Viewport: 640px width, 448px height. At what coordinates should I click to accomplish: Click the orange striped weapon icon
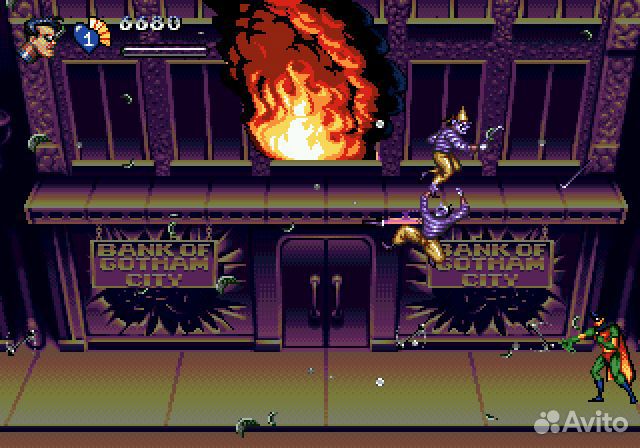99,27
